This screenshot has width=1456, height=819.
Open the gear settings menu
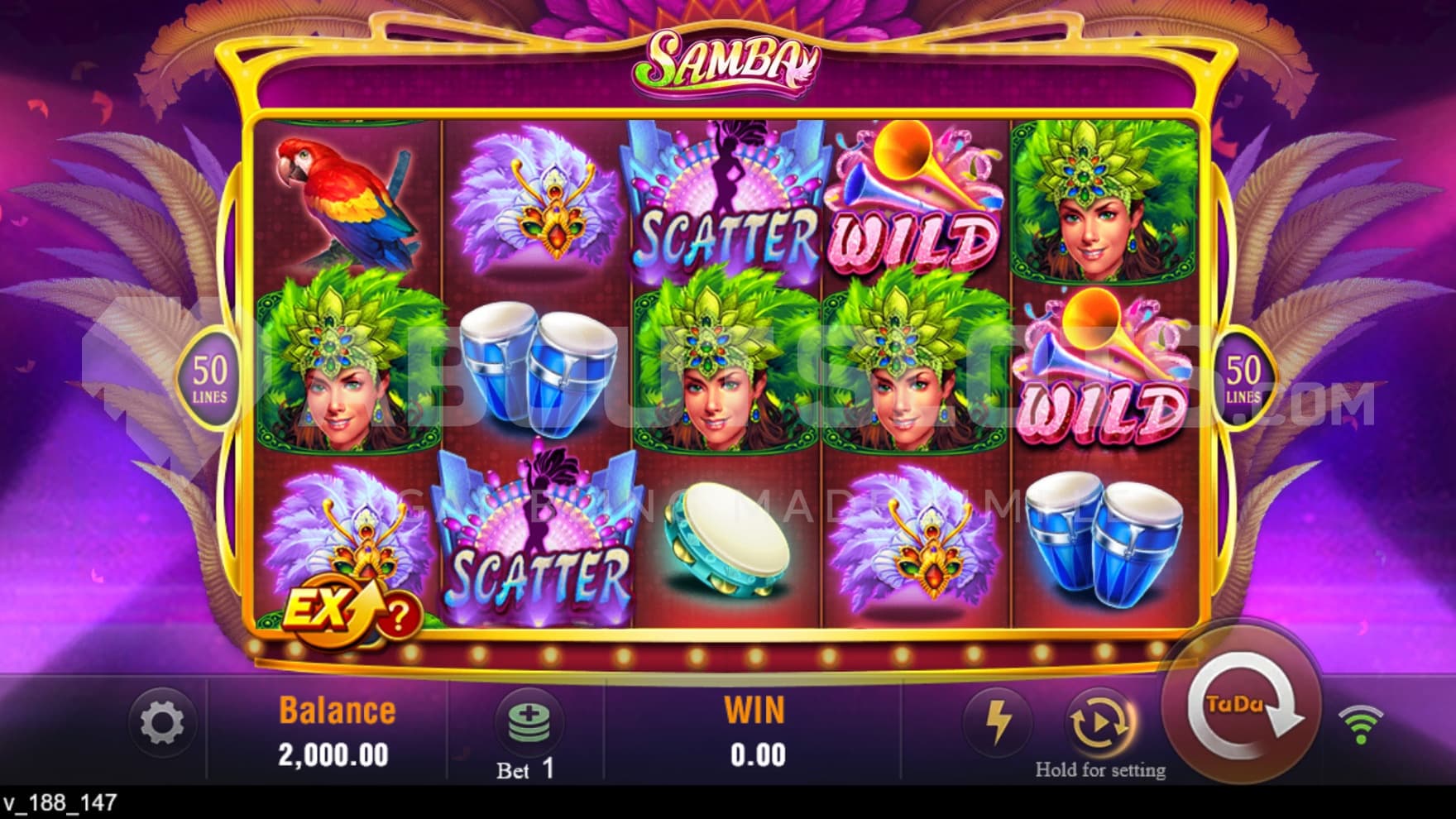tap(162, 724)
